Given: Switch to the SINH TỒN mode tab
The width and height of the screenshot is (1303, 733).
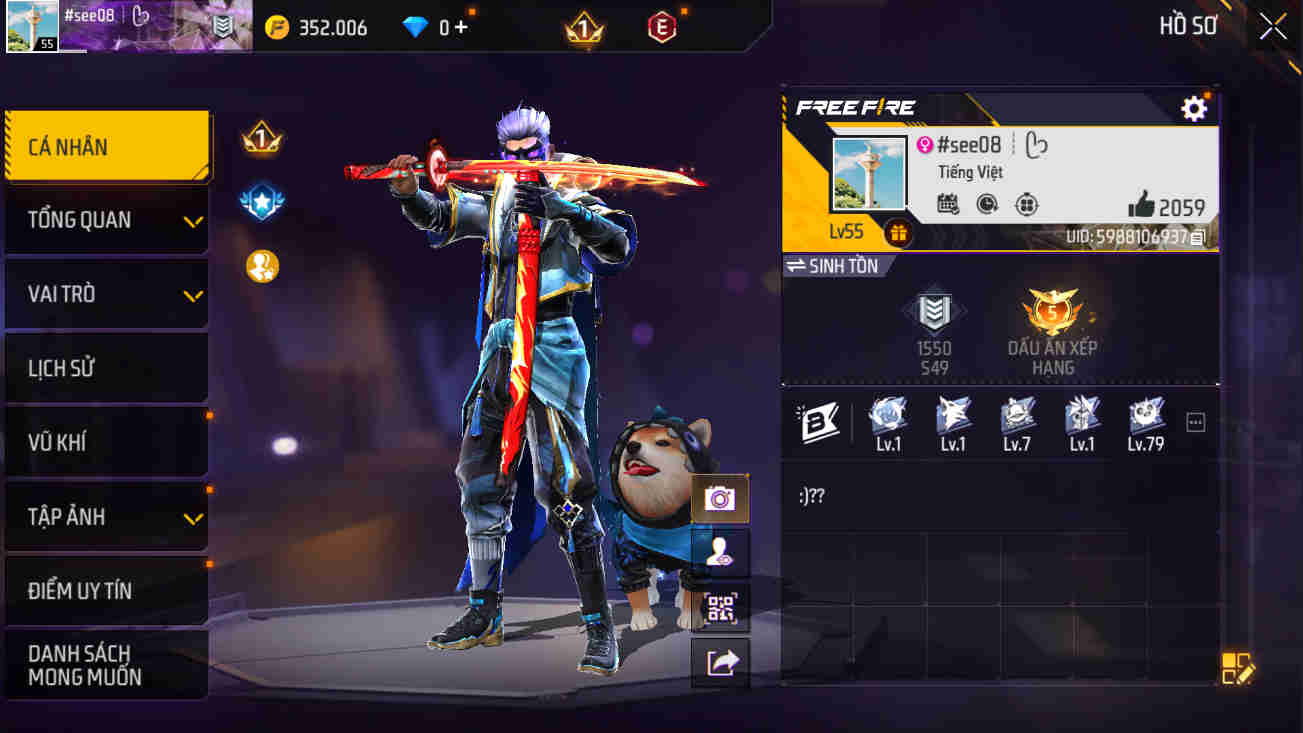Looking at the screenshot, I should tap(841, 265).
